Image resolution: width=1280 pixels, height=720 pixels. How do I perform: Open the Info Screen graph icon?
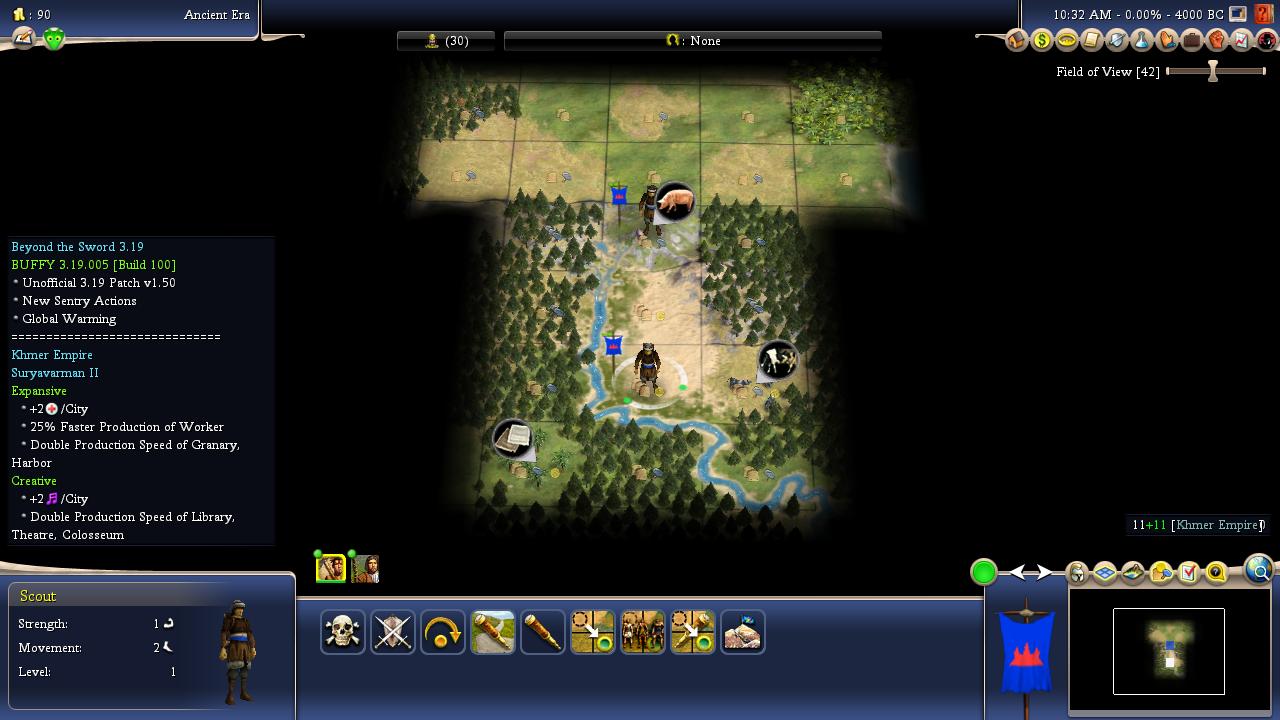(1242, 41)
